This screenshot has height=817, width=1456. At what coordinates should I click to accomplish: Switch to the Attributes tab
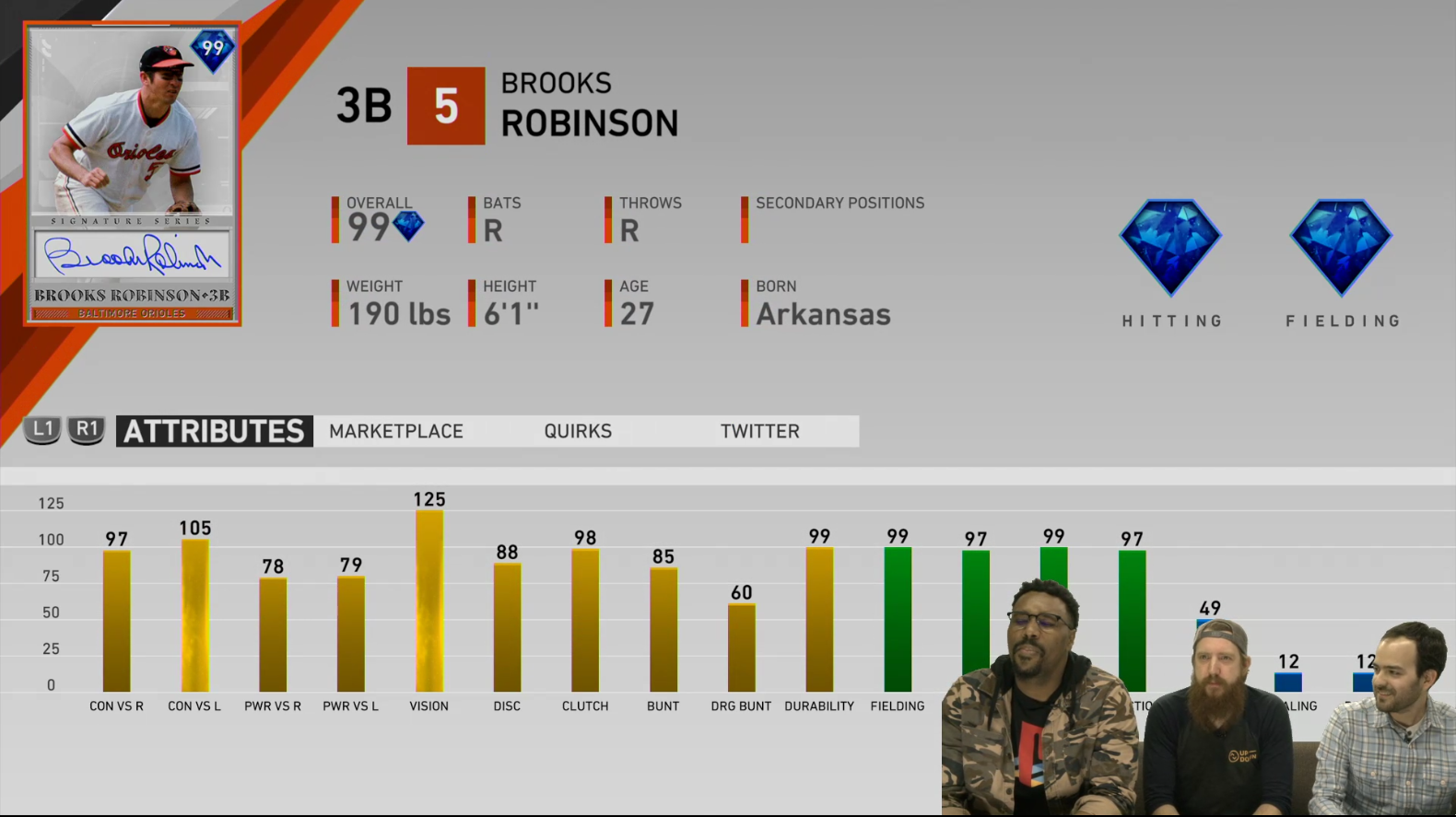[x=214, y=431]
